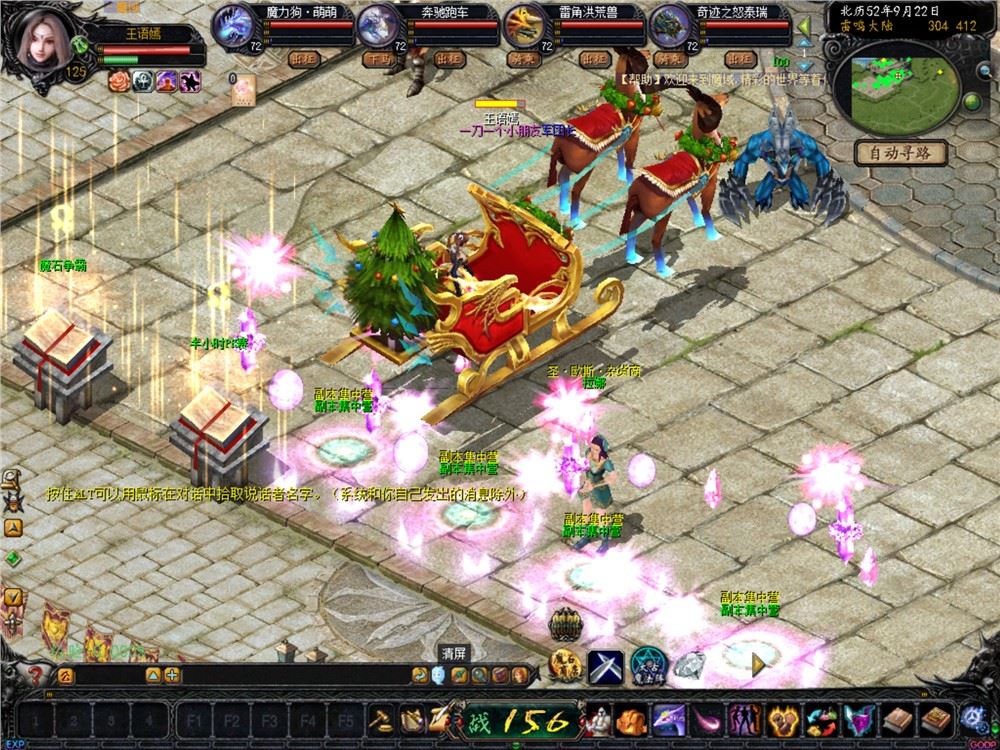
Task: Click the green orb button beside the minimap
Action: point(971,104)
